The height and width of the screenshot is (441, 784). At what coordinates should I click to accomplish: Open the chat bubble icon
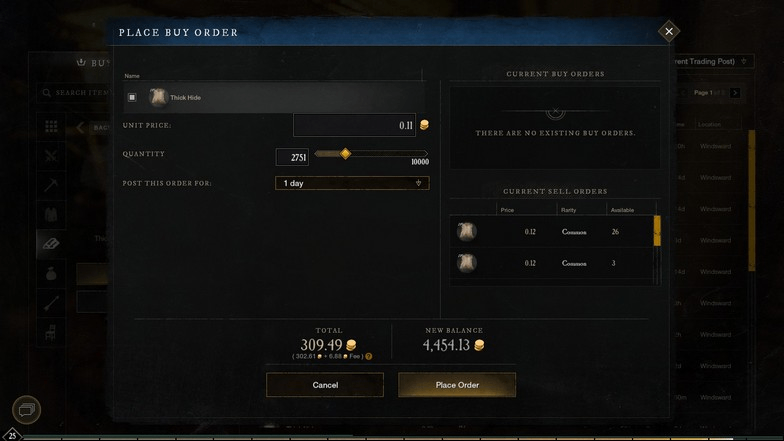click(x=27, y=409)
